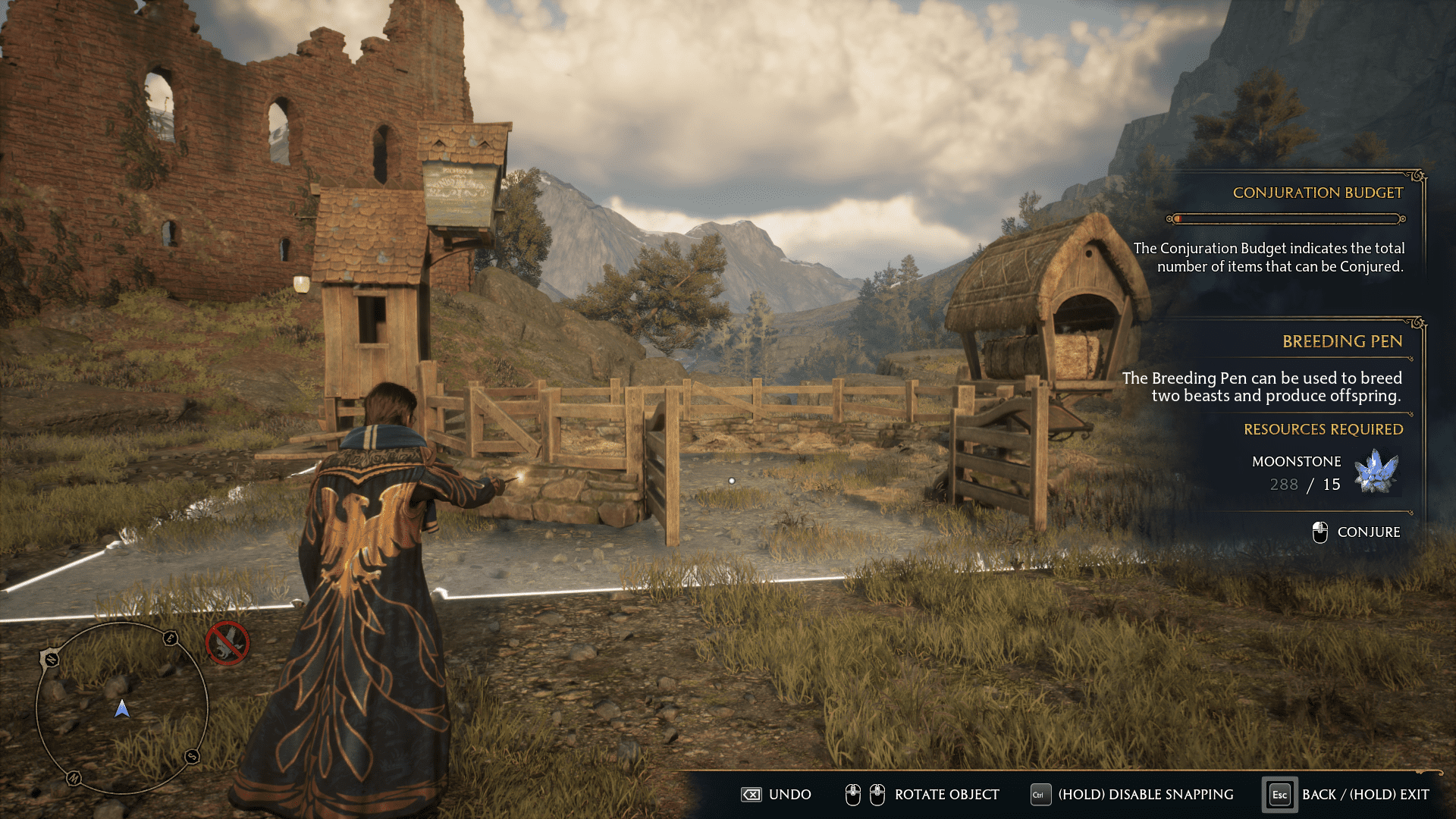Viewport: 1456px width, 819px height.
Task: Select the right mouse Rotate Object icon
Action: [877, 795]
